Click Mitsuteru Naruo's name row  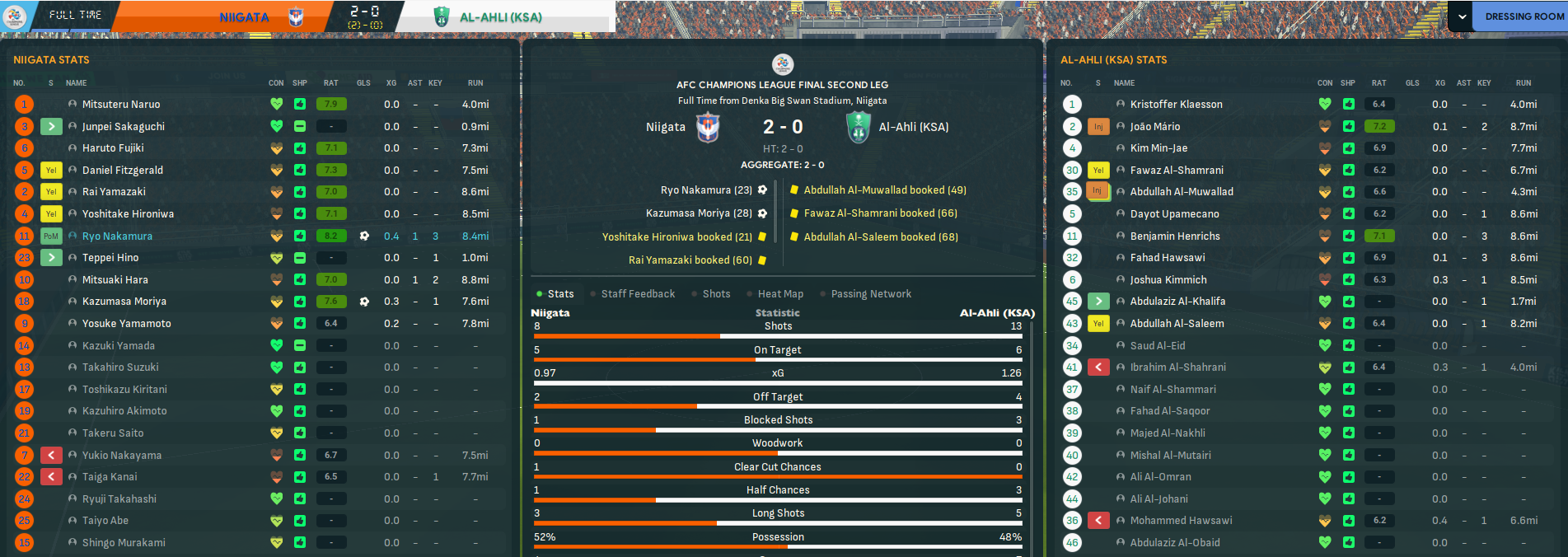click(x=121, y=105)
